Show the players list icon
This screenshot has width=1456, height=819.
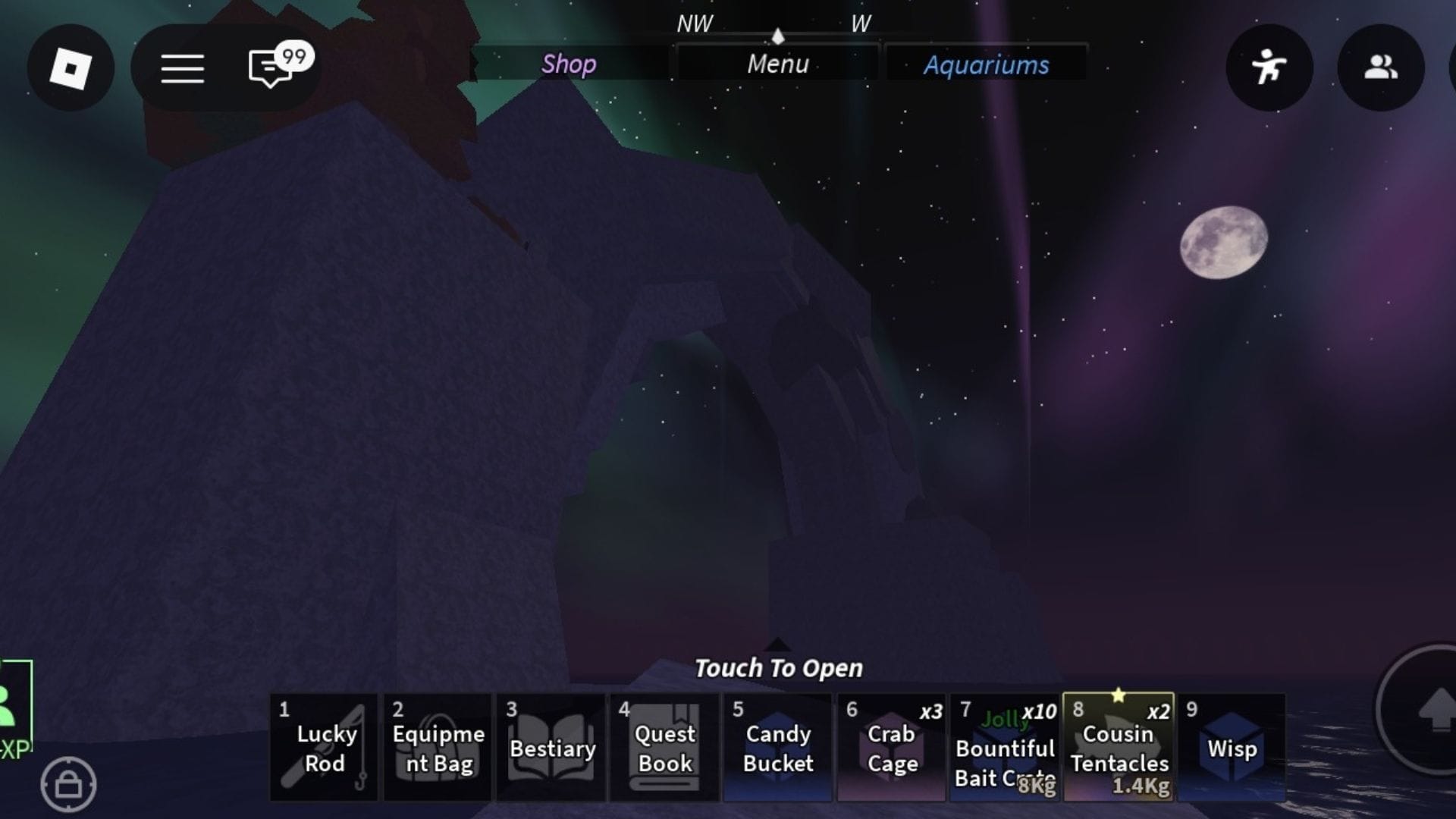click(x=1380, y=68)
